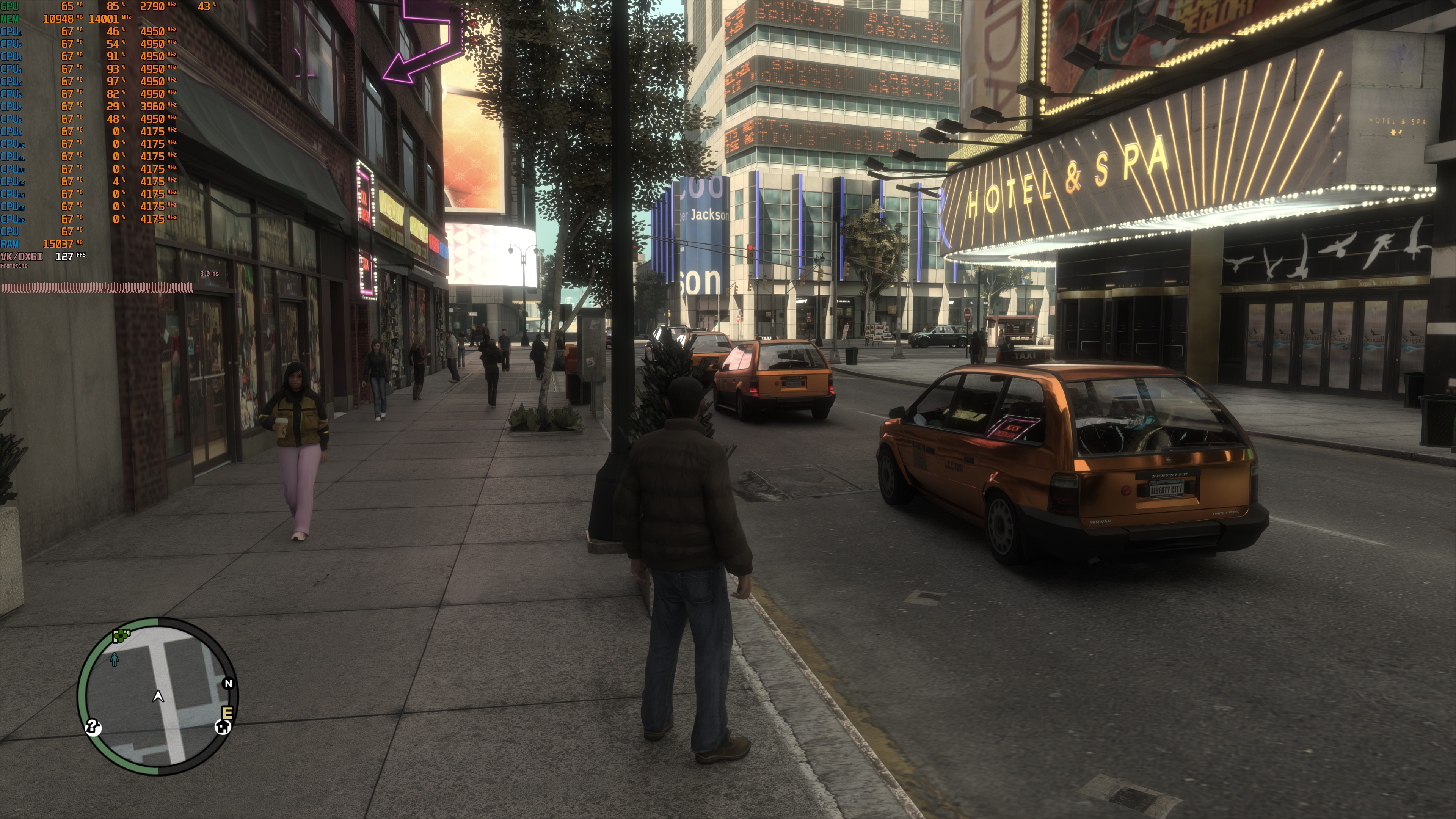The width and height of the screenshot is (1456, 819).
Task: Select the yellow E mission marker
Action: 228,712
